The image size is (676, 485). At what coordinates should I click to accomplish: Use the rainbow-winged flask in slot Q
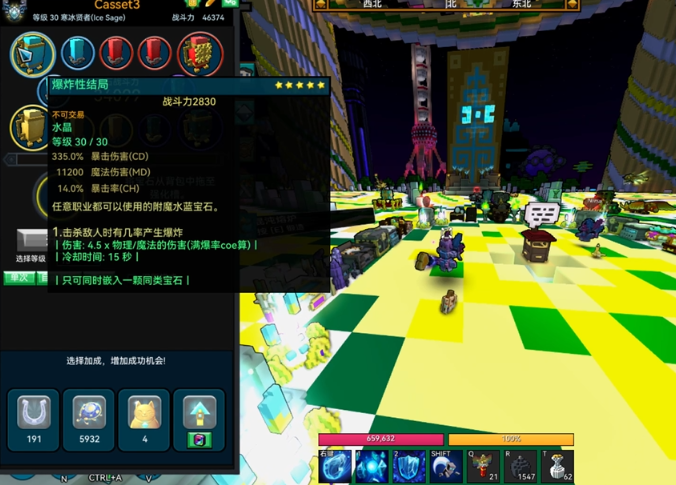point(484,466)
